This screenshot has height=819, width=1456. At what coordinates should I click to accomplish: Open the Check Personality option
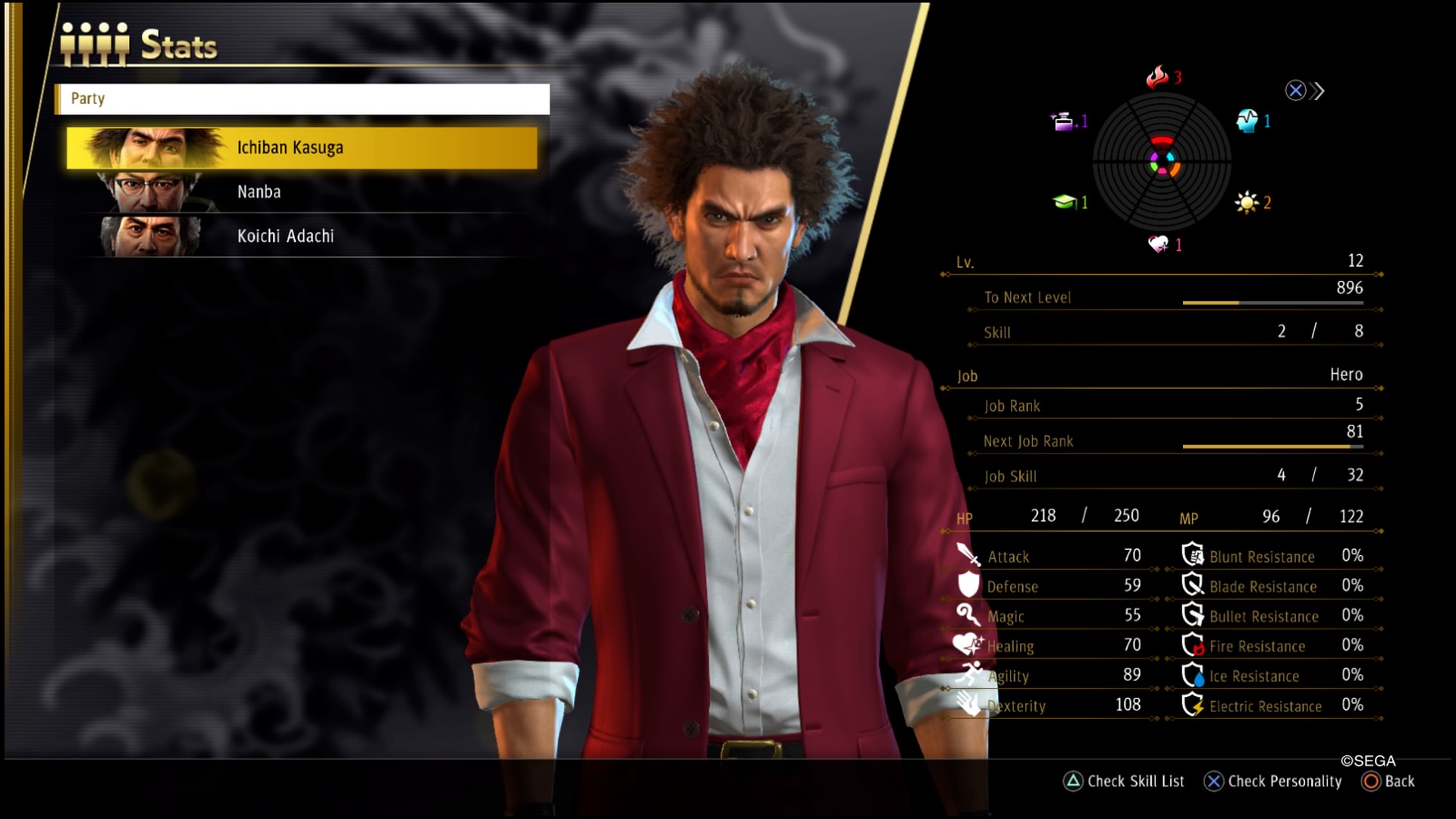coord(1272,781)
